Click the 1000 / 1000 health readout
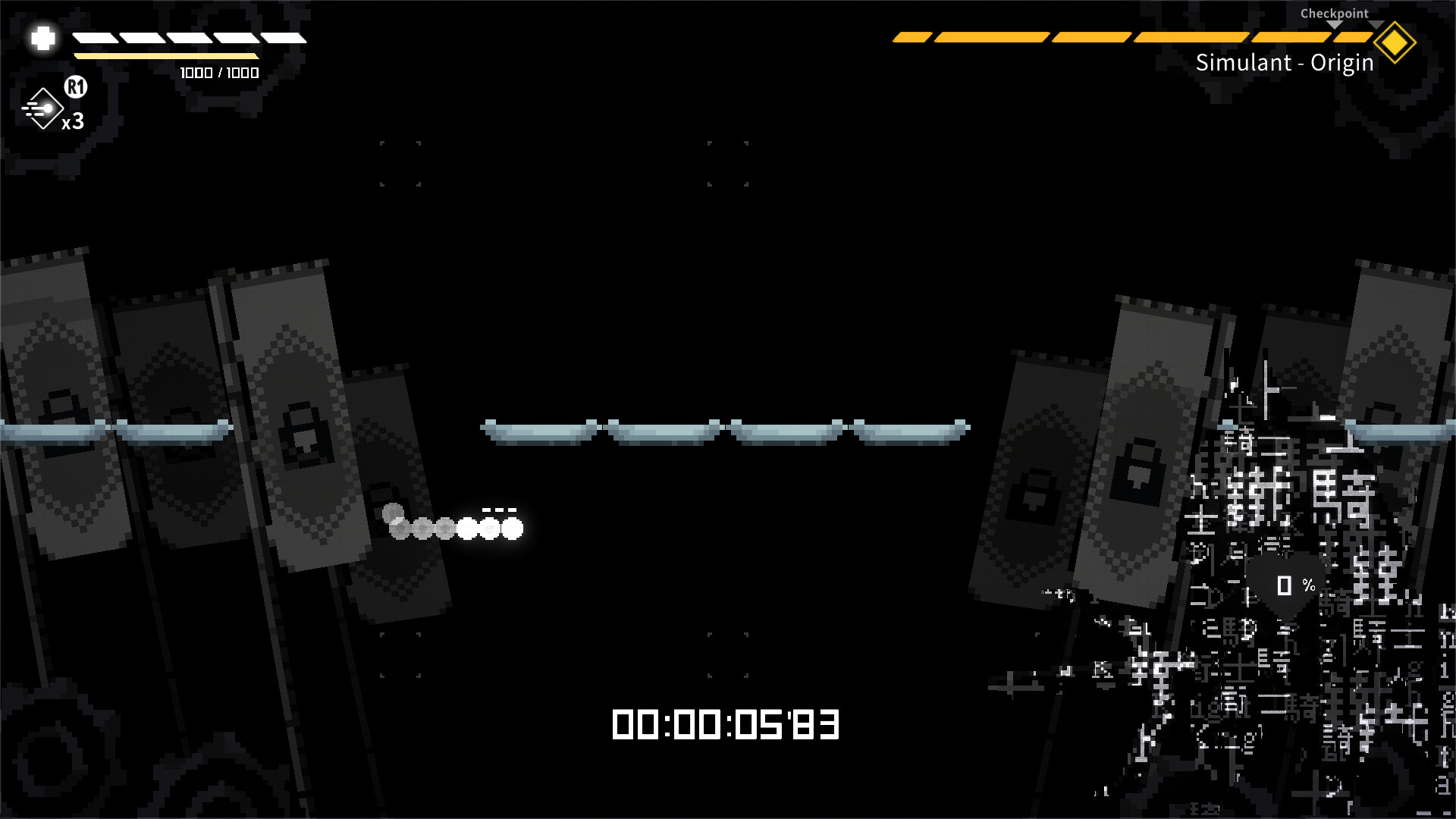Screen dimensions: 1456x819 coord(218,73)
